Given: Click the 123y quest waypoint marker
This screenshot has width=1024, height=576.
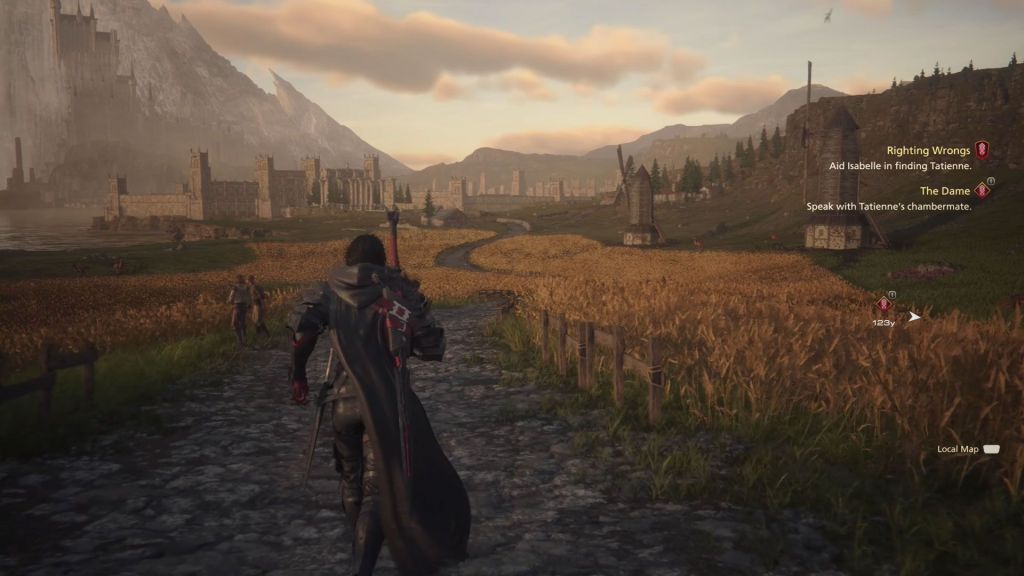Looking at the screenshot, I should [x=883, y=305].
